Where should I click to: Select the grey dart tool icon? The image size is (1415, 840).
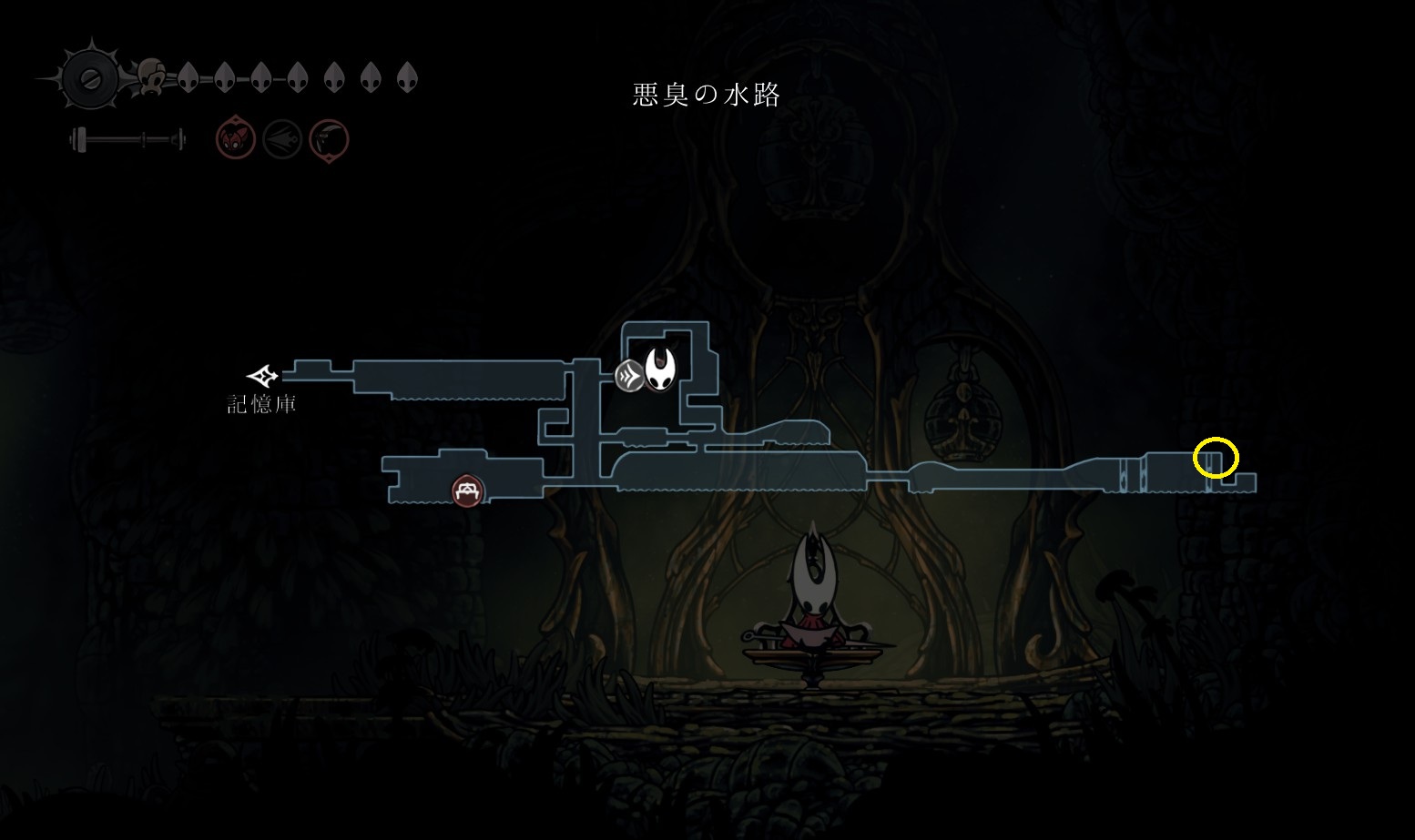coord(282,140)
